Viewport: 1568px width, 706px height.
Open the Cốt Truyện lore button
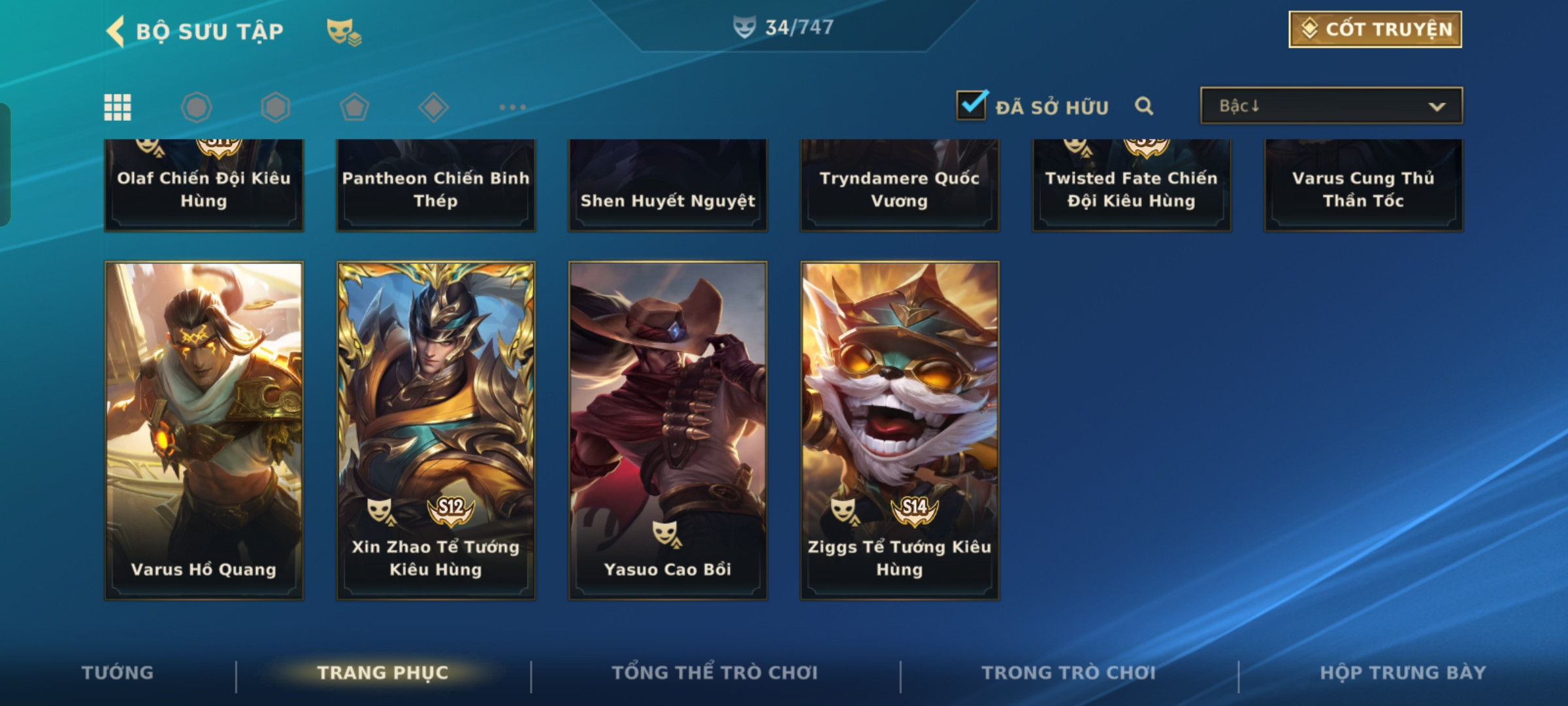pos(1375,29)
